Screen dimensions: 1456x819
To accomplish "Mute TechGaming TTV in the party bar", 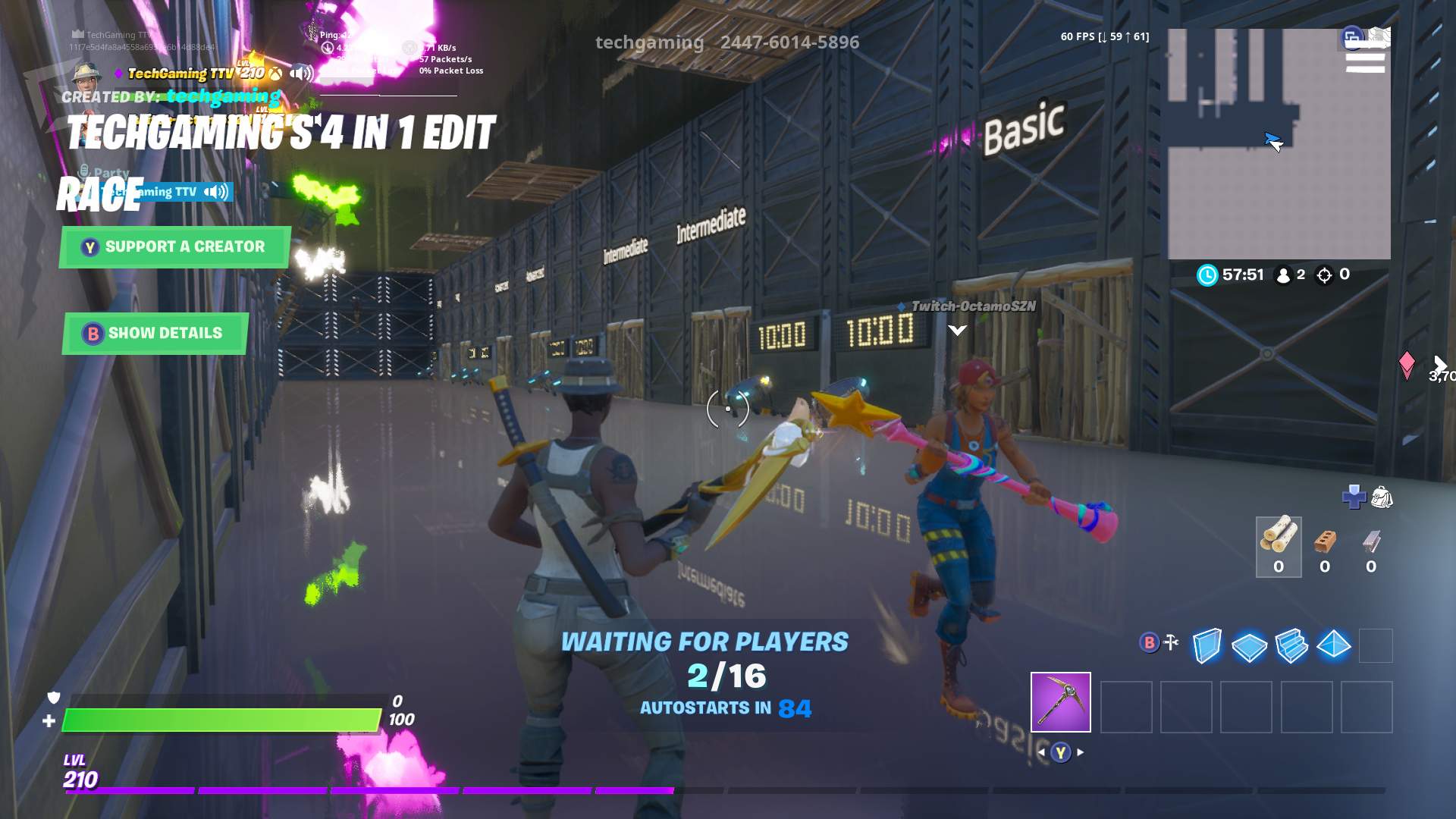I will click(215, 191).
